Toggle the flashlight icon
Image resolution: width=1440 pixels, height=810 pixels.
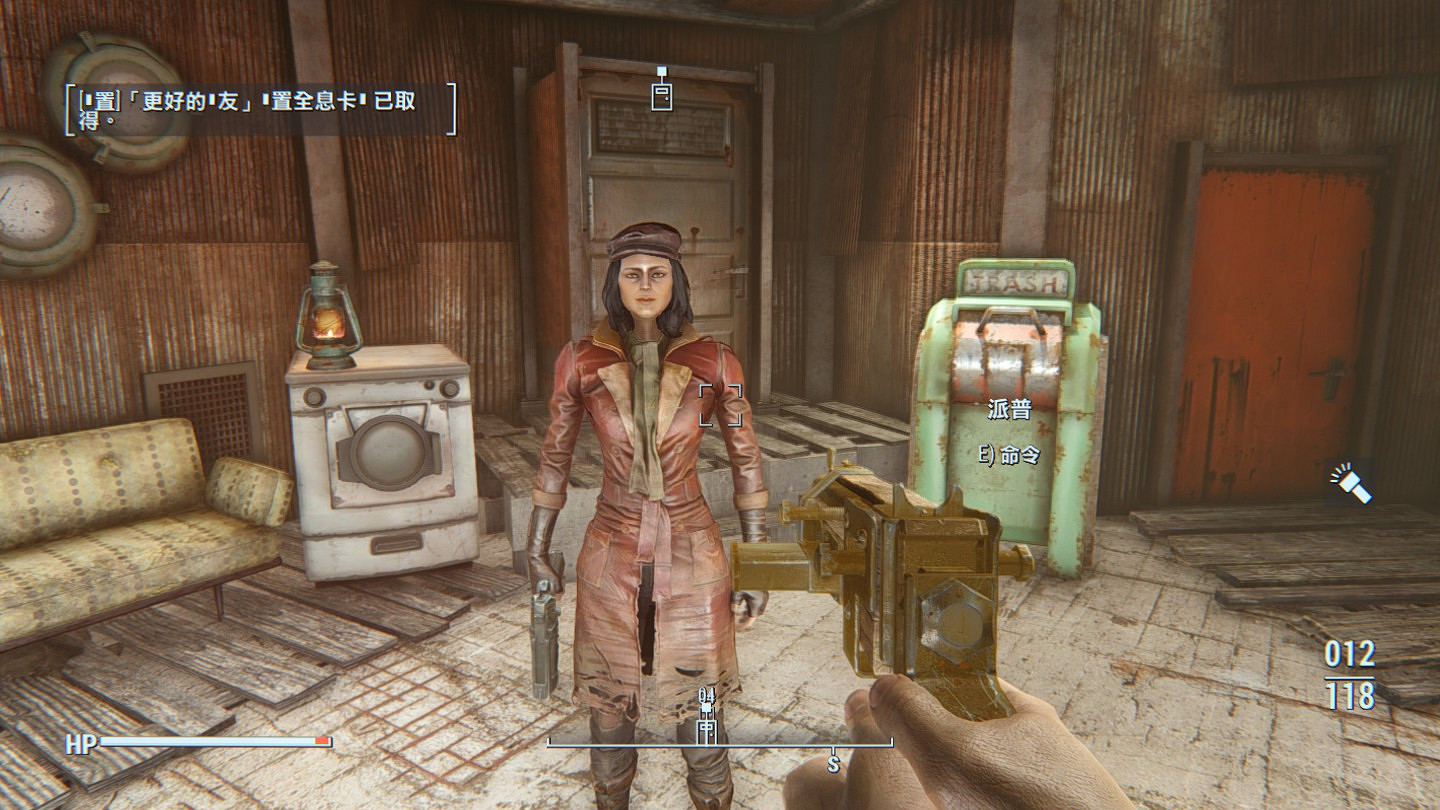click(x=1351, y=484)
